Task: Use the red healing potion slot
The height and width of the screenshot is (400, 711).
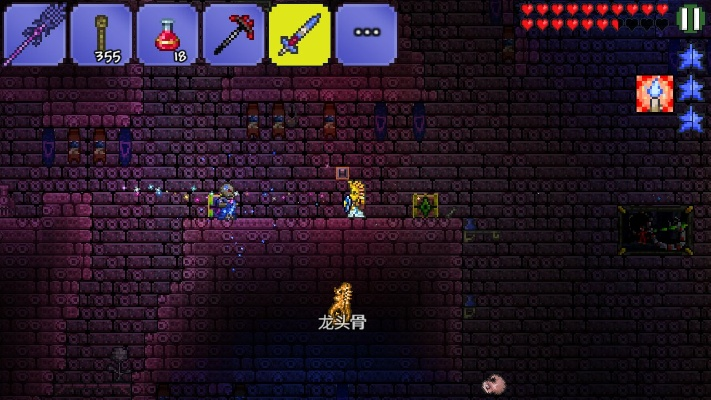Action: (167, 33)
